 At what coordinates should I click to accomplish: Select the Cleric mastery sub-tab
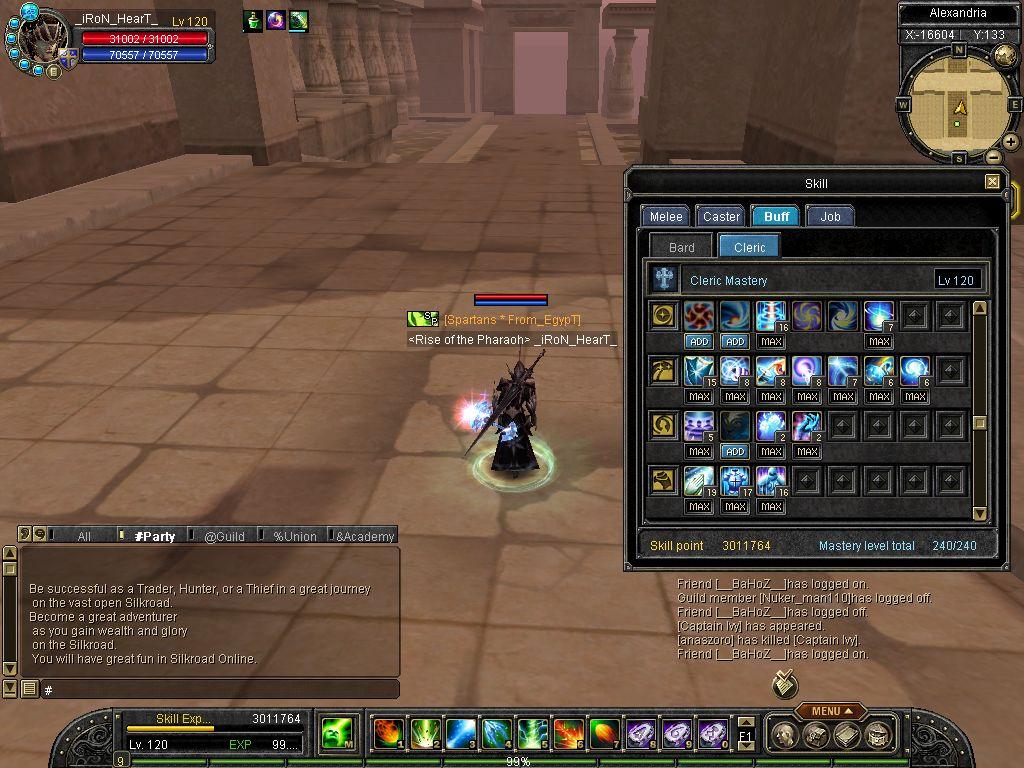pyautogui.click(x=749, y=247)
